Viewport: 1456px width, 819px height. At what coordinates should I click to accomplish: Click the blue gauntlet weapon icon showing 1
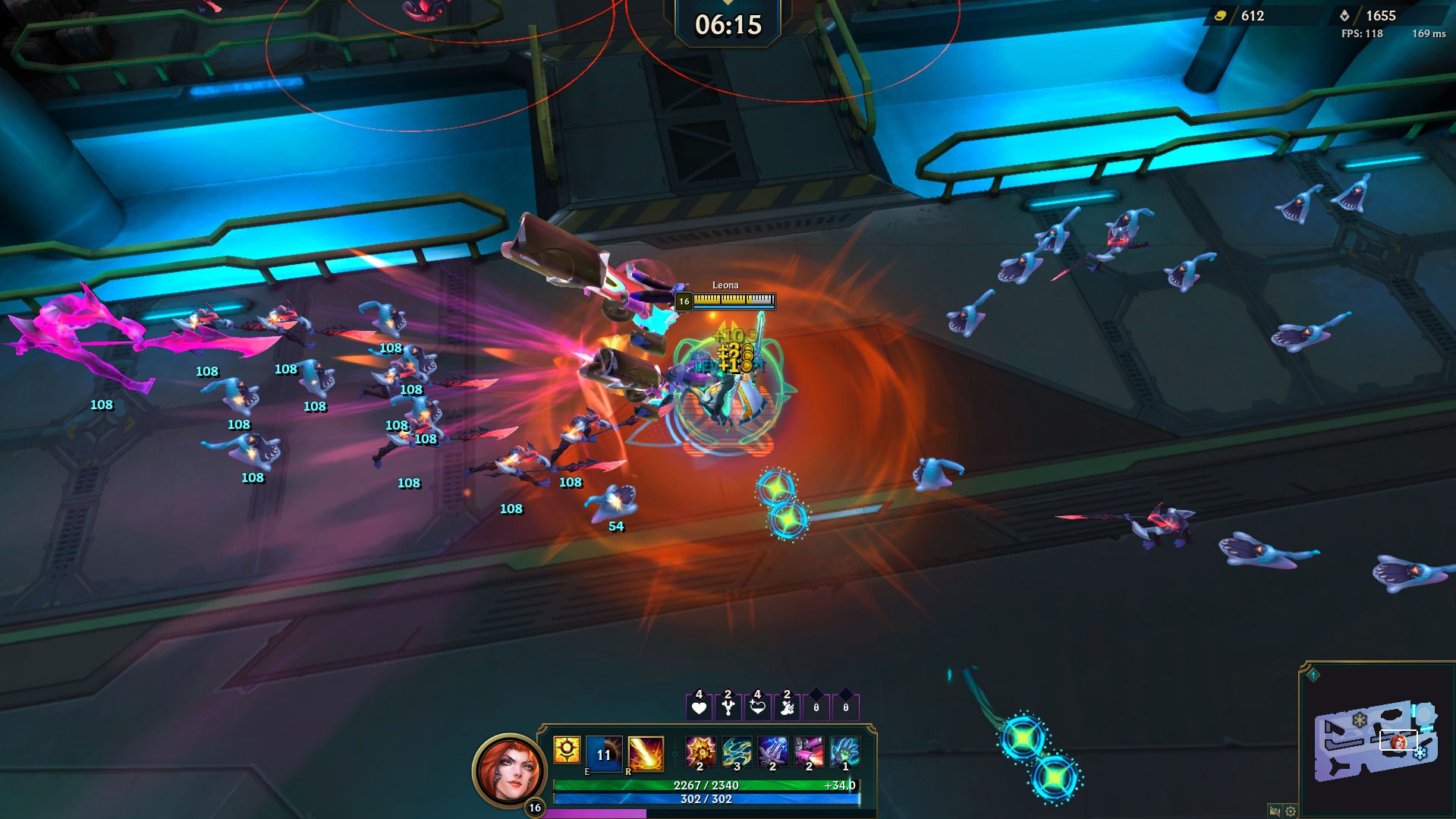click(x=844, y=751)
